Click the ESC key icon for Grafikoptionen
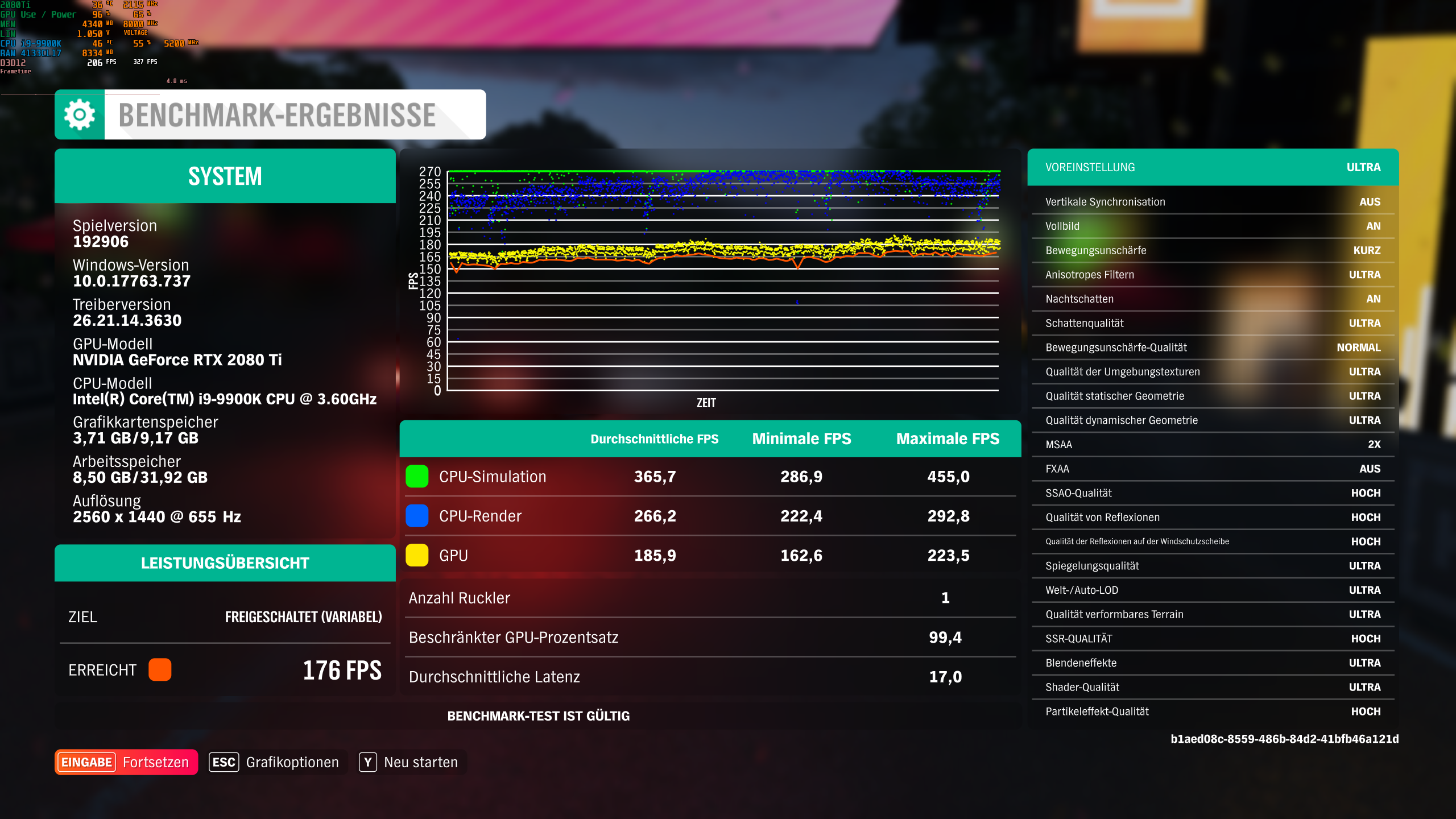1456x819 pixels. coord(224,762)
